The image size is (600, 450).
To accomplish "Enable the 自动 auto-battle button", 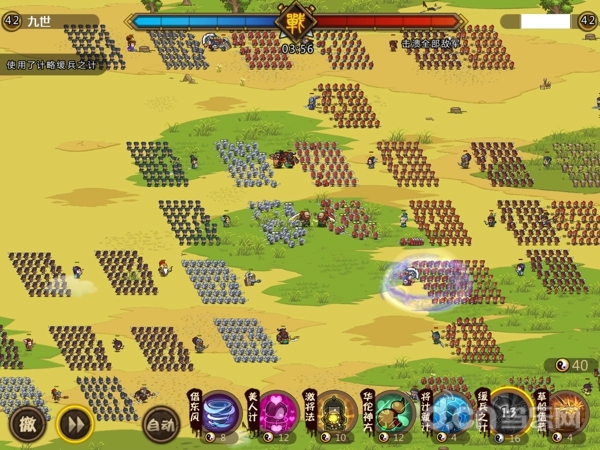I will [x=161, y=424].
